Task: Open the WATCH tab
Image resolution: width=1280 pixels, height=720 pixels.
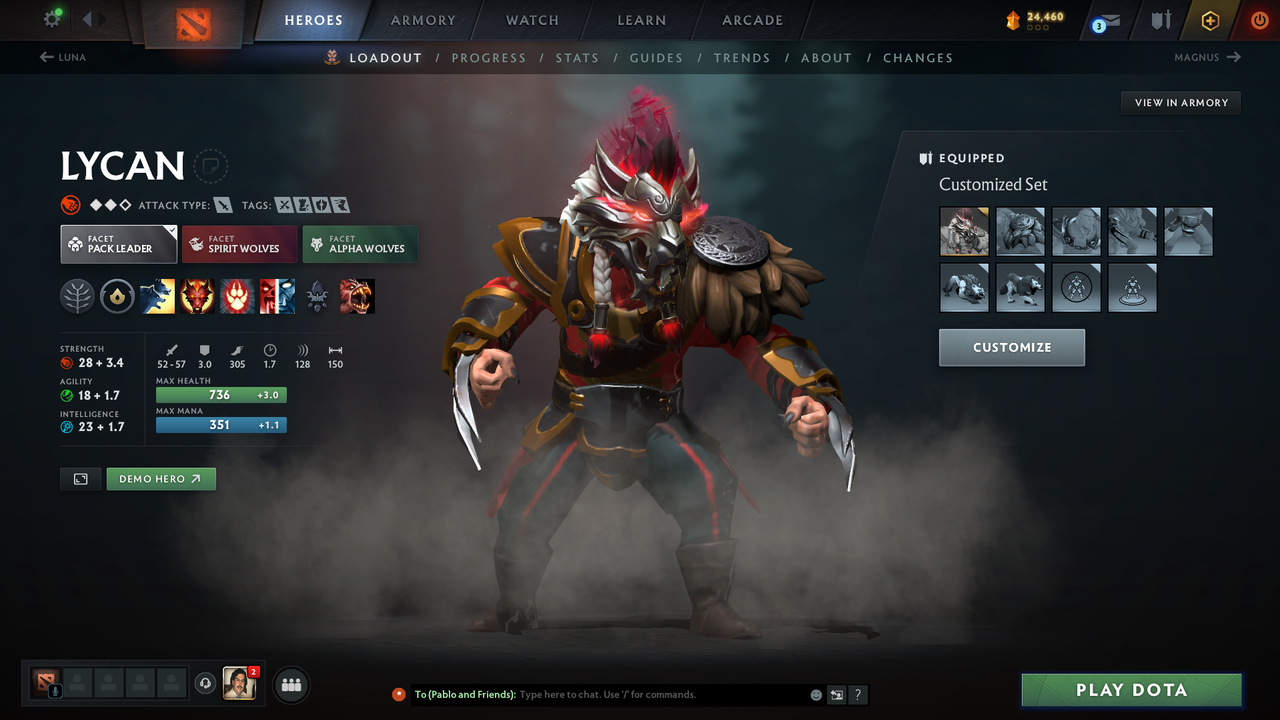Action: pyautogui.click(x=532, y=20)
